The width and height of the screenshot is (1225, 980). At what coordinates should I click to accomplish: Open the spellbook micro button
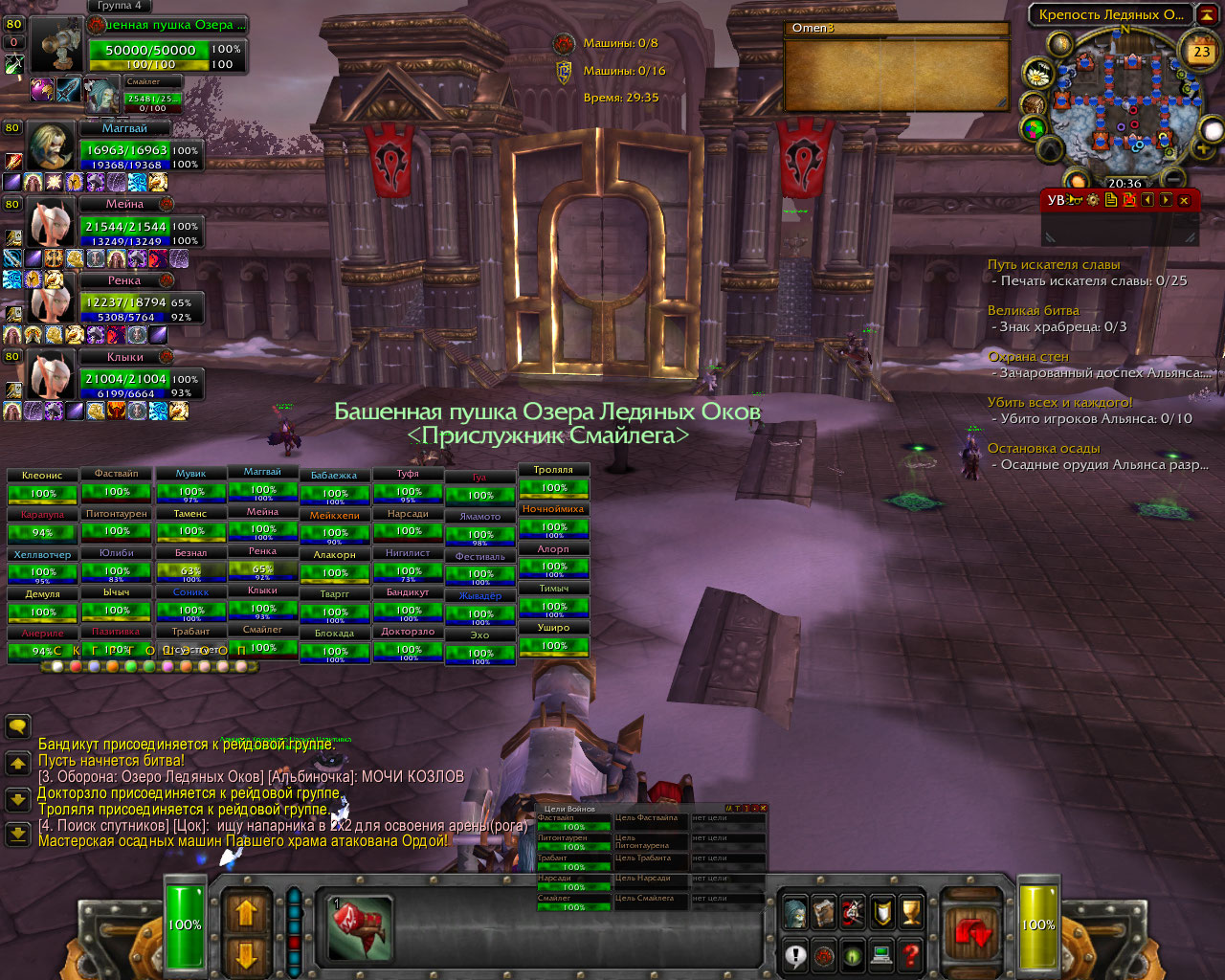823,913
